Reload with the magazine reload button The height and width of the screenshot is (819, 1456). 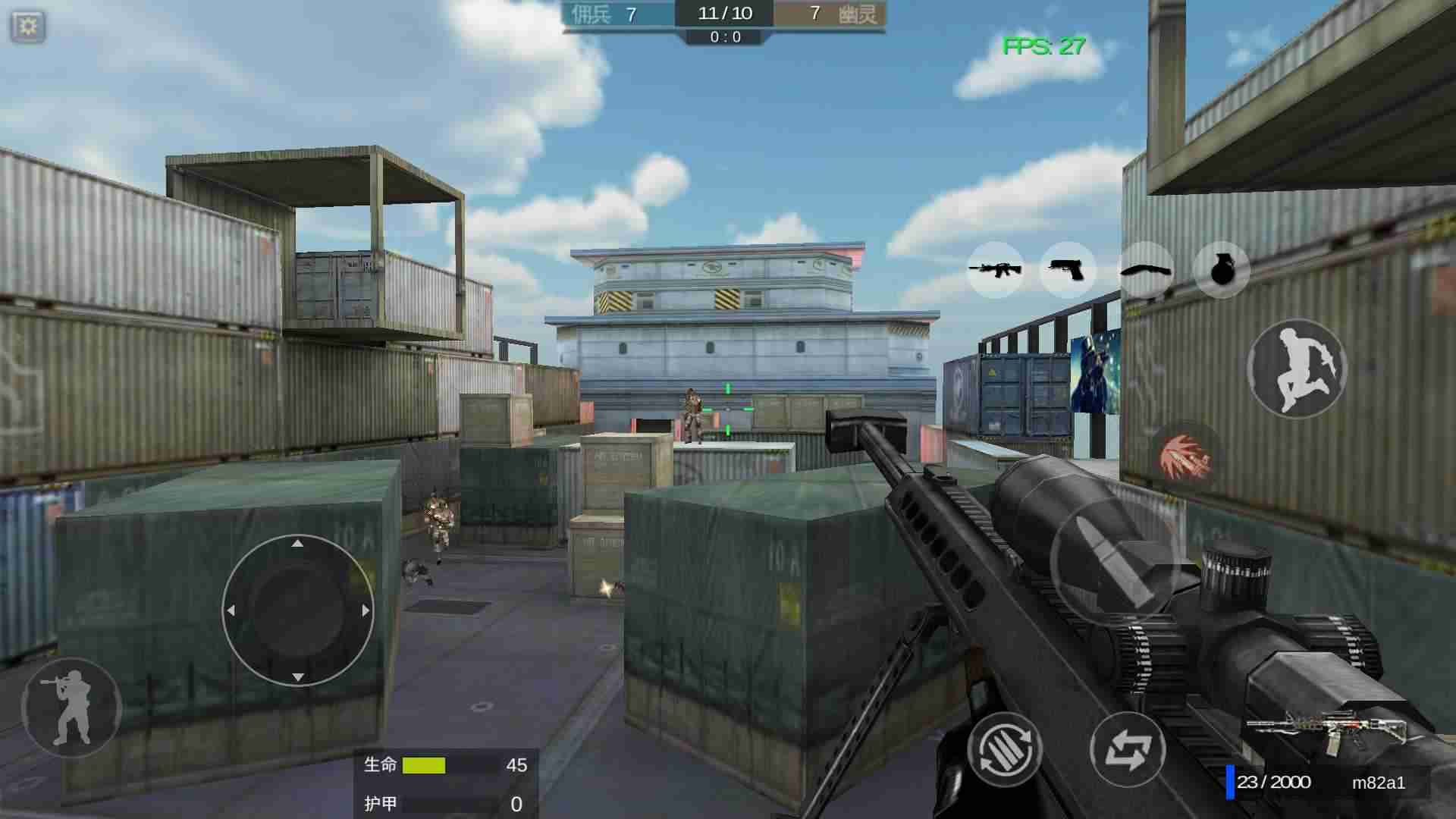1004,749
